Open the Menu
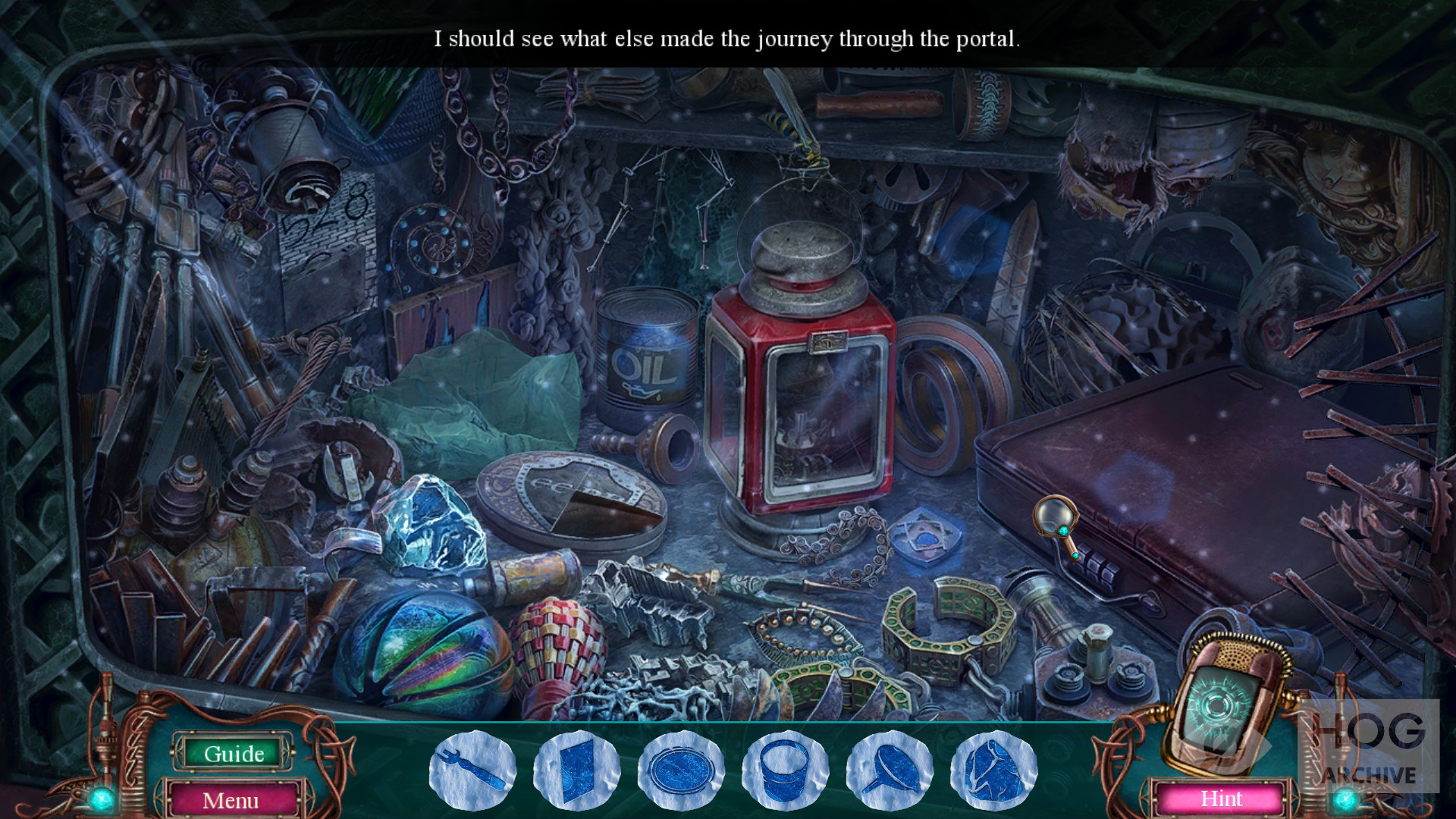This screenshot has width=1456, height=819. click(x=231, y=800)
